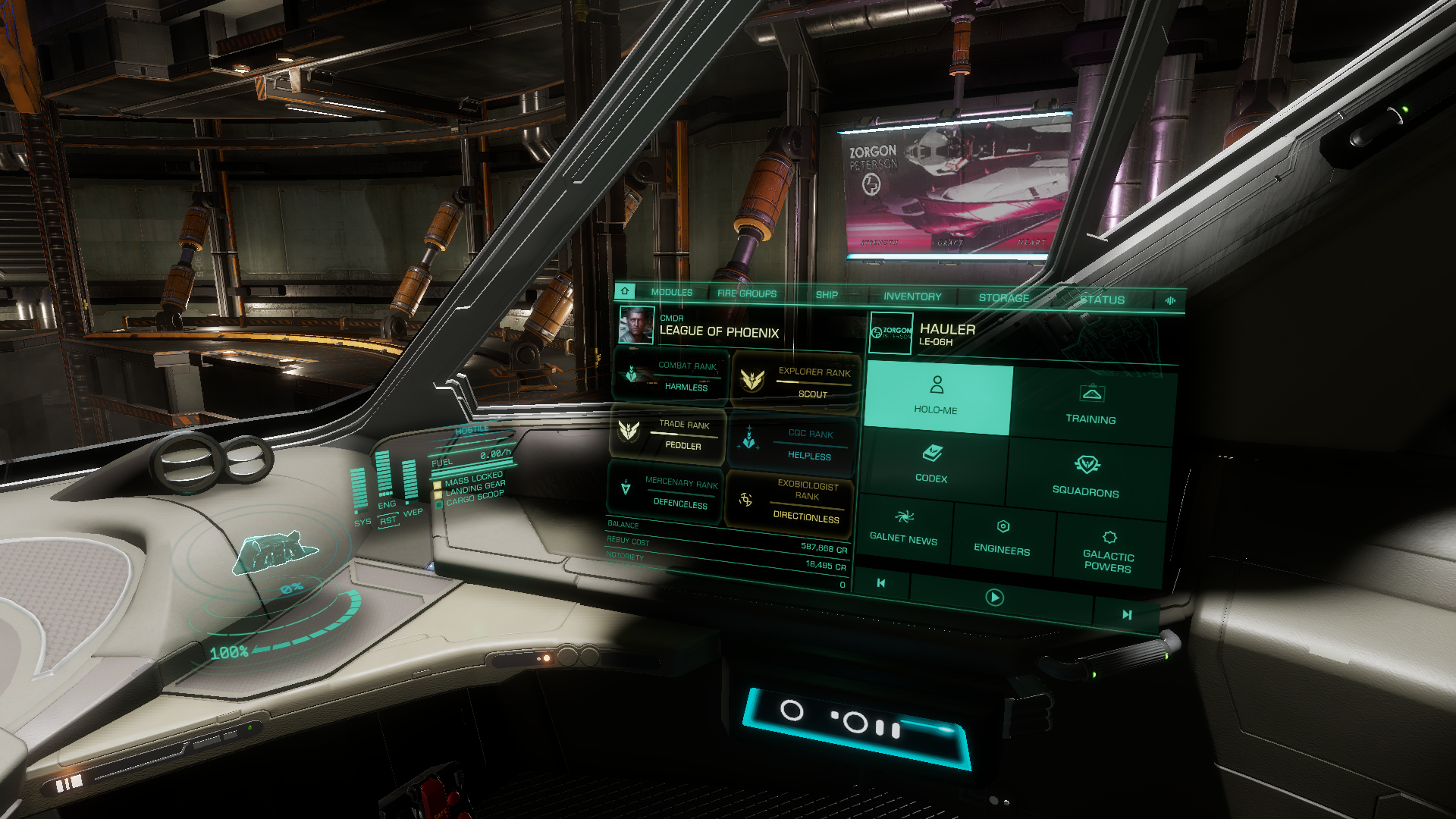
Task: Play the audio track
Action: [x=994, y=598]
